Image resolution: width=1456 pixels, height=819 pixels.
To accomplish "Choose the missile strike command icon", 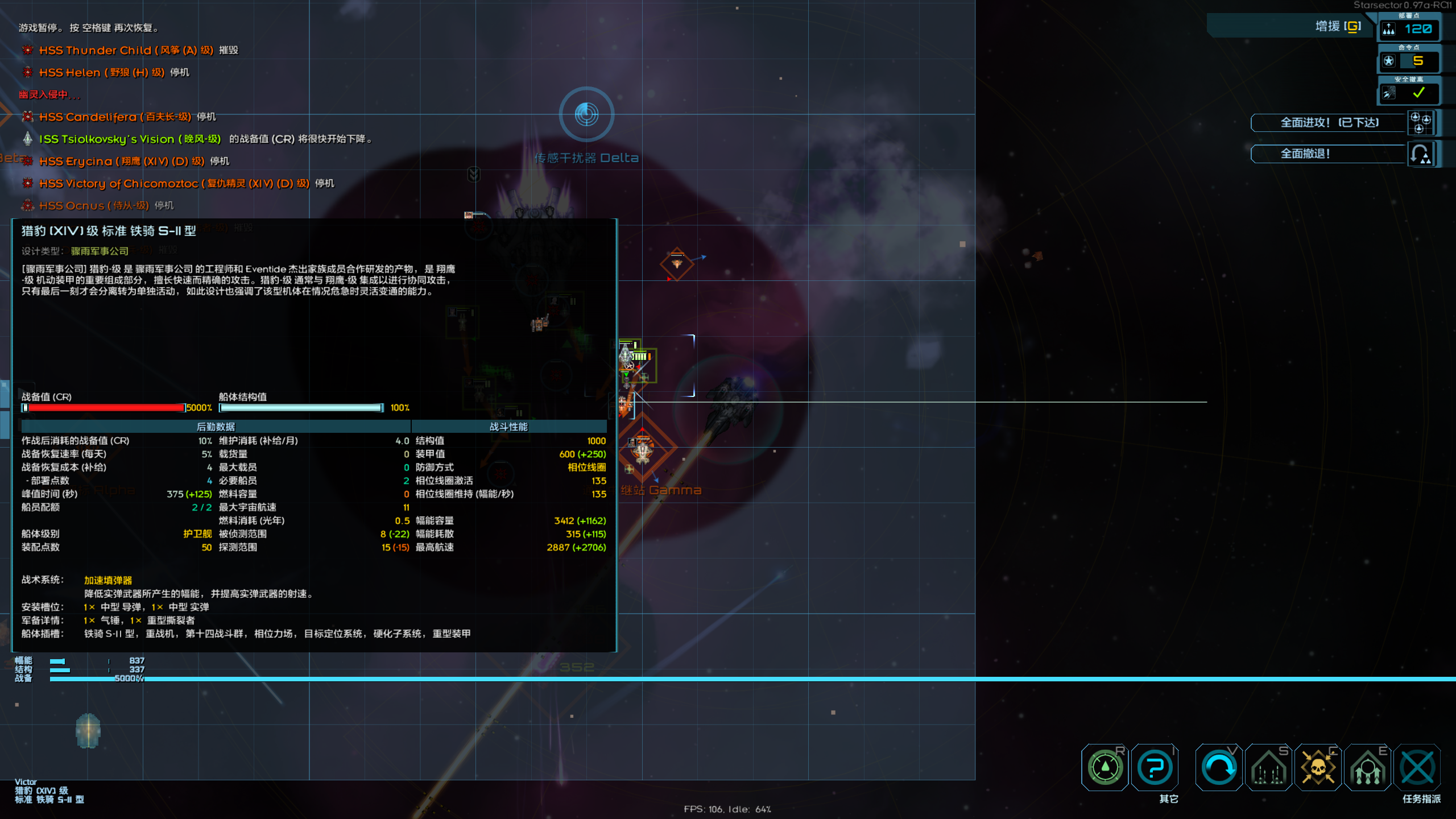I will pyautogui.click(x=1268, y=768).
